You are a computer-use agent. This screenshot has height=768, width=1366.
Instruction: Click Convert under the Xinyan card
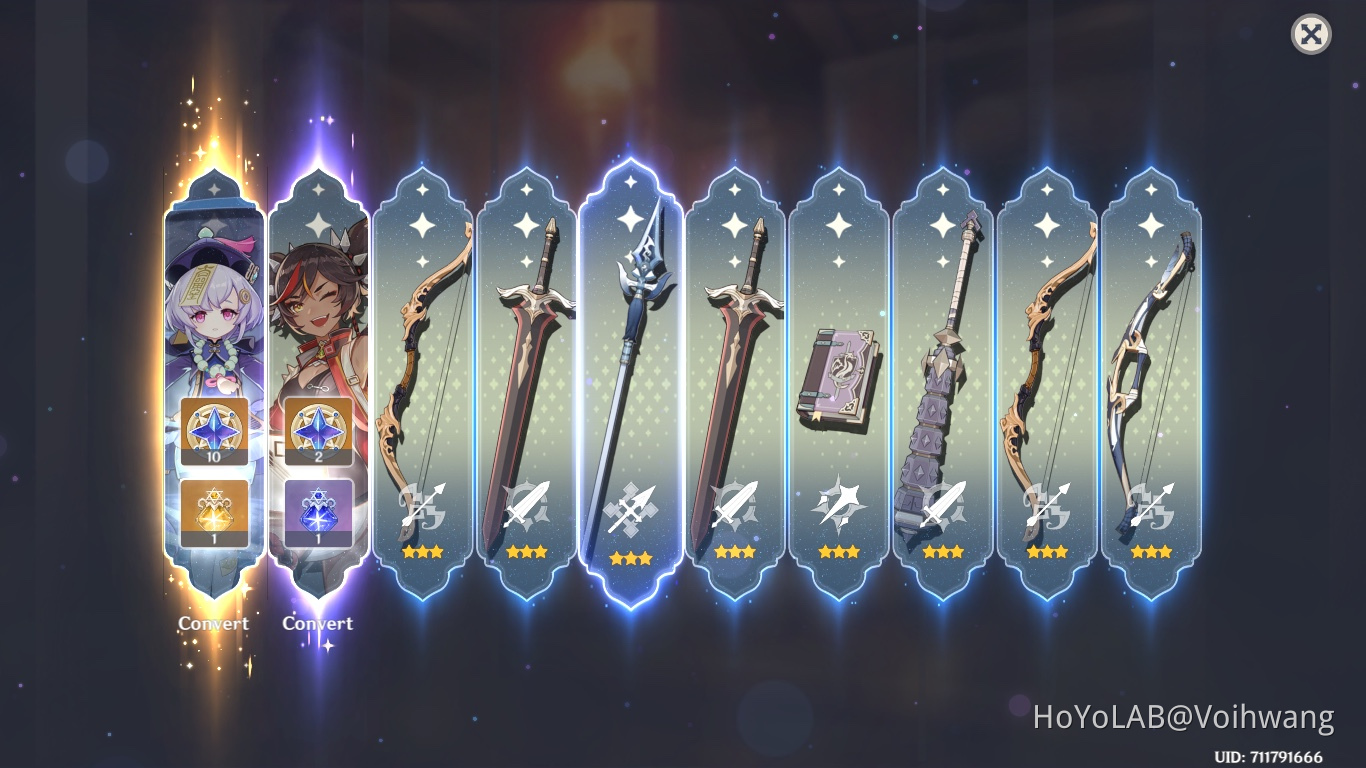tap(317, 623)
